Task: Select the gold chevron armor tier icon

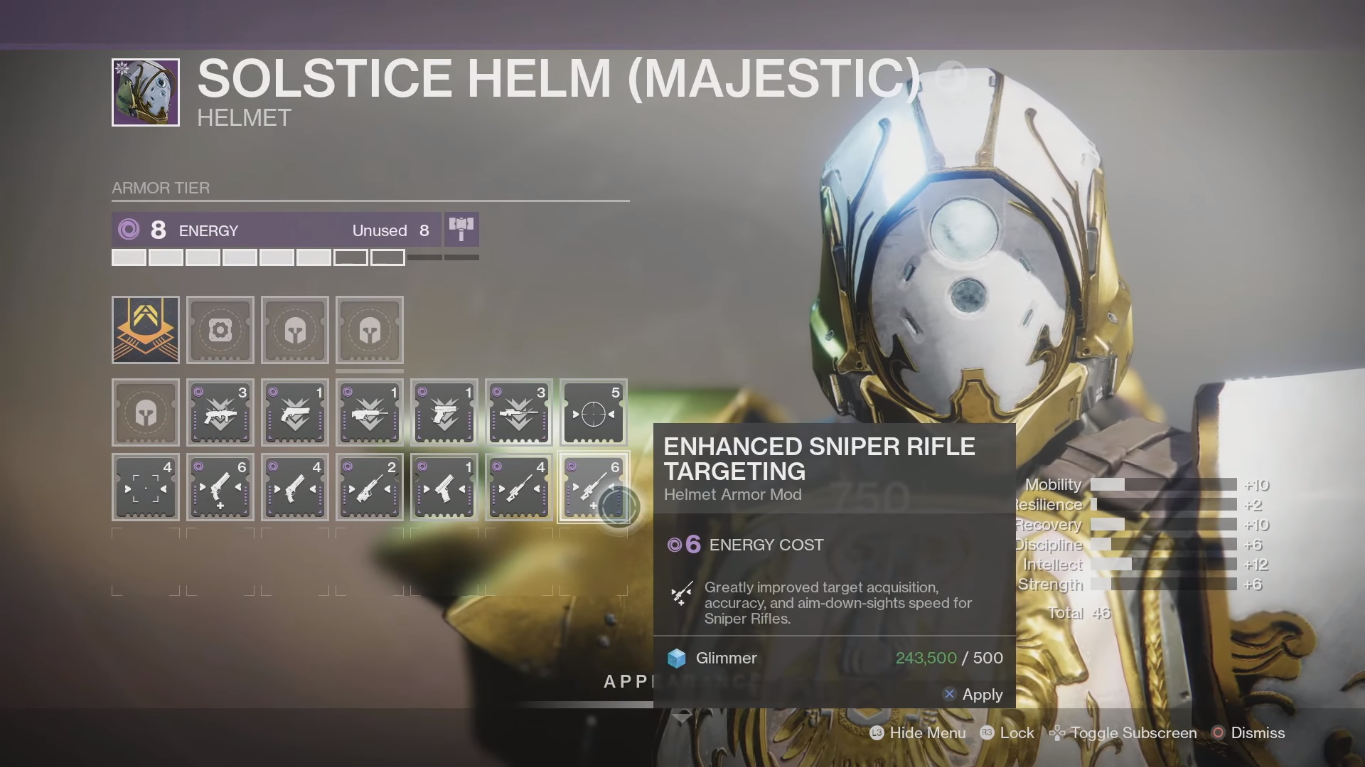Action: tap(146, 330)
